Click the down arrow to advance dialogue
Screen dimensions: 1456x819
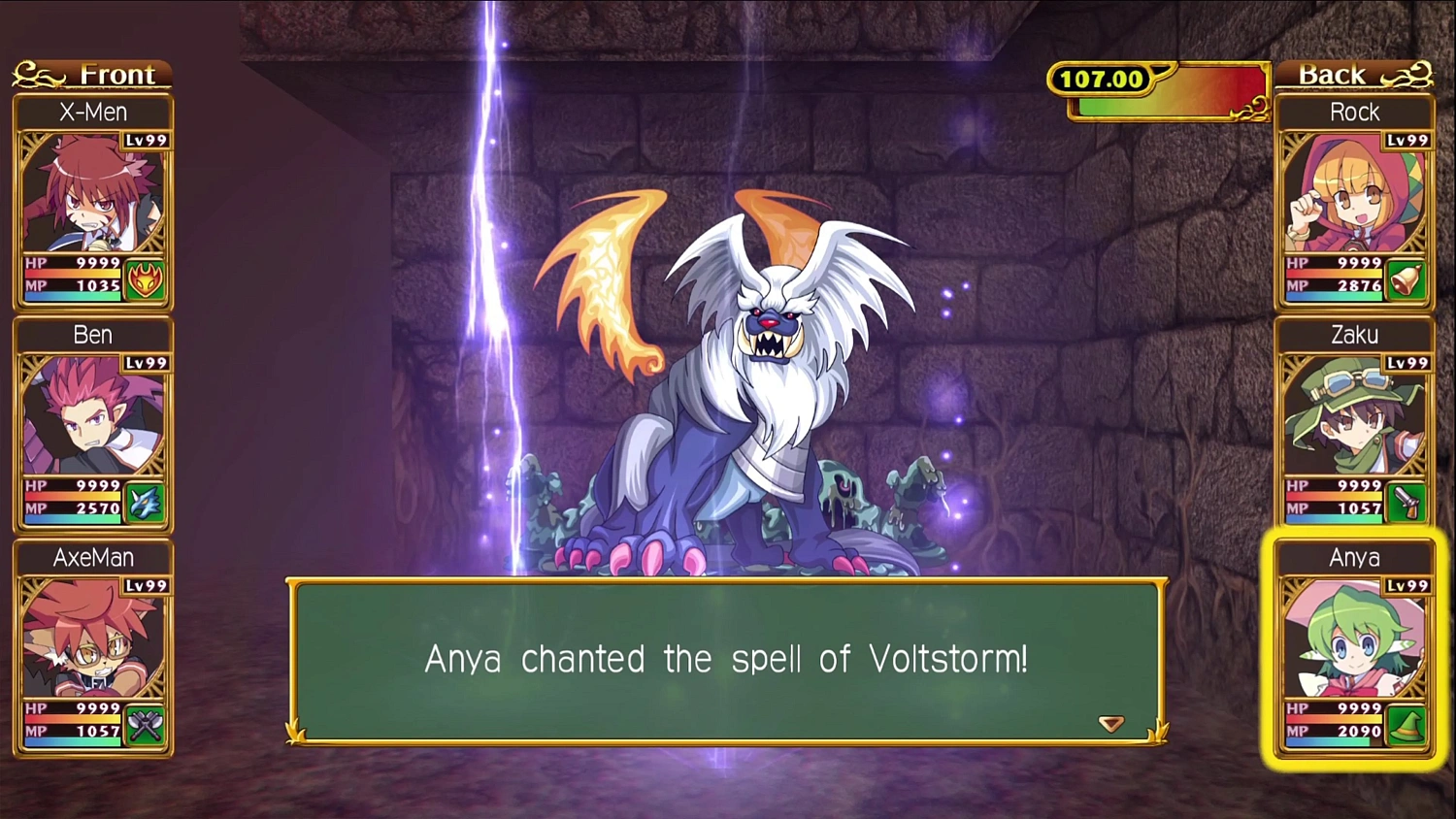coord(1110,723)
